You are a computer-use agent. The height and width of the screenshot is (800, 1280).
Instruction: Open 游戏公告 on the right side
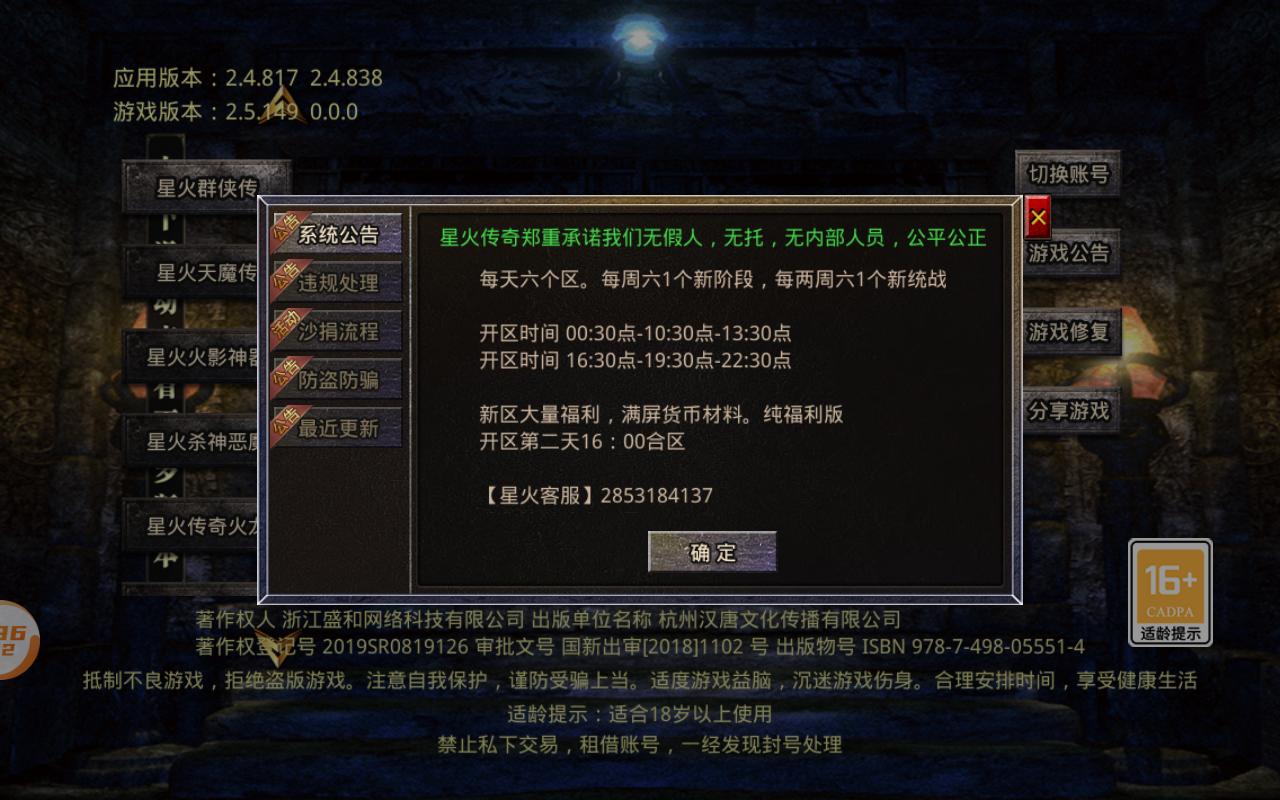(x=1066, y=254)
